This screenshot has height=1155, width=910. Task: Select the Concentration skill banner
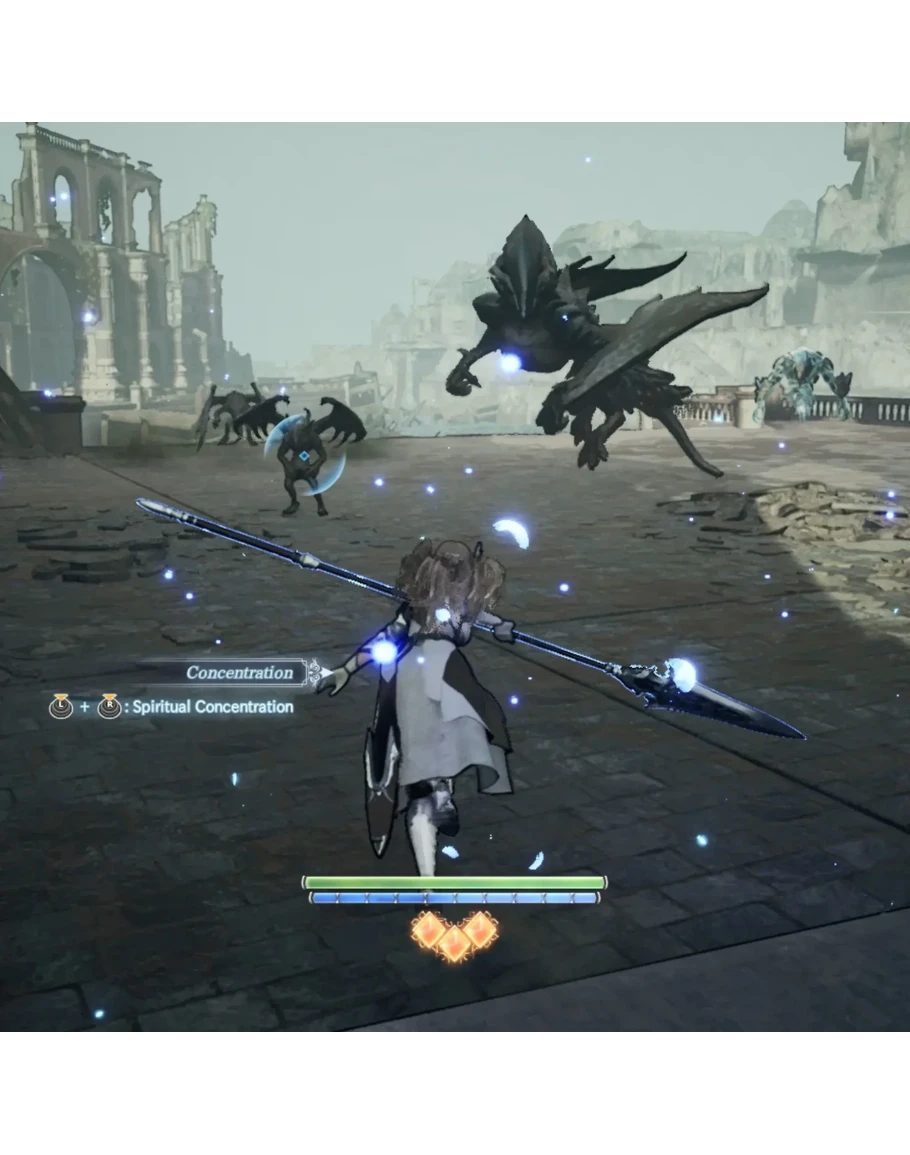click(x=240, y=673)
